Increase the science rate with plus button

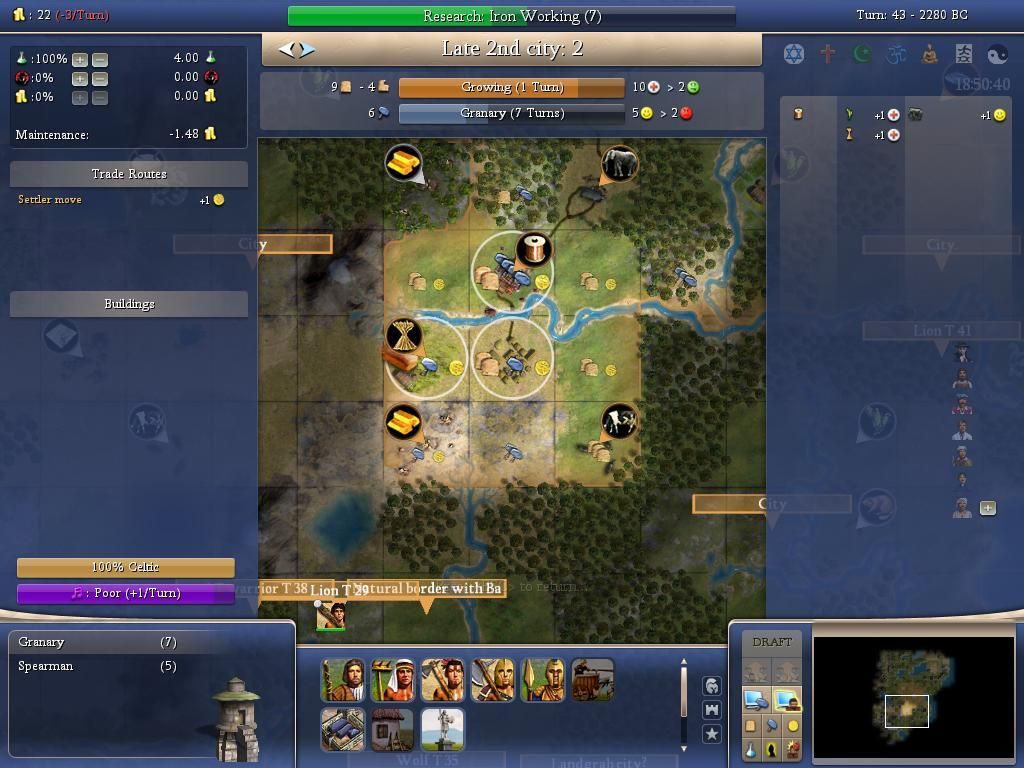(x=80, y=59)
